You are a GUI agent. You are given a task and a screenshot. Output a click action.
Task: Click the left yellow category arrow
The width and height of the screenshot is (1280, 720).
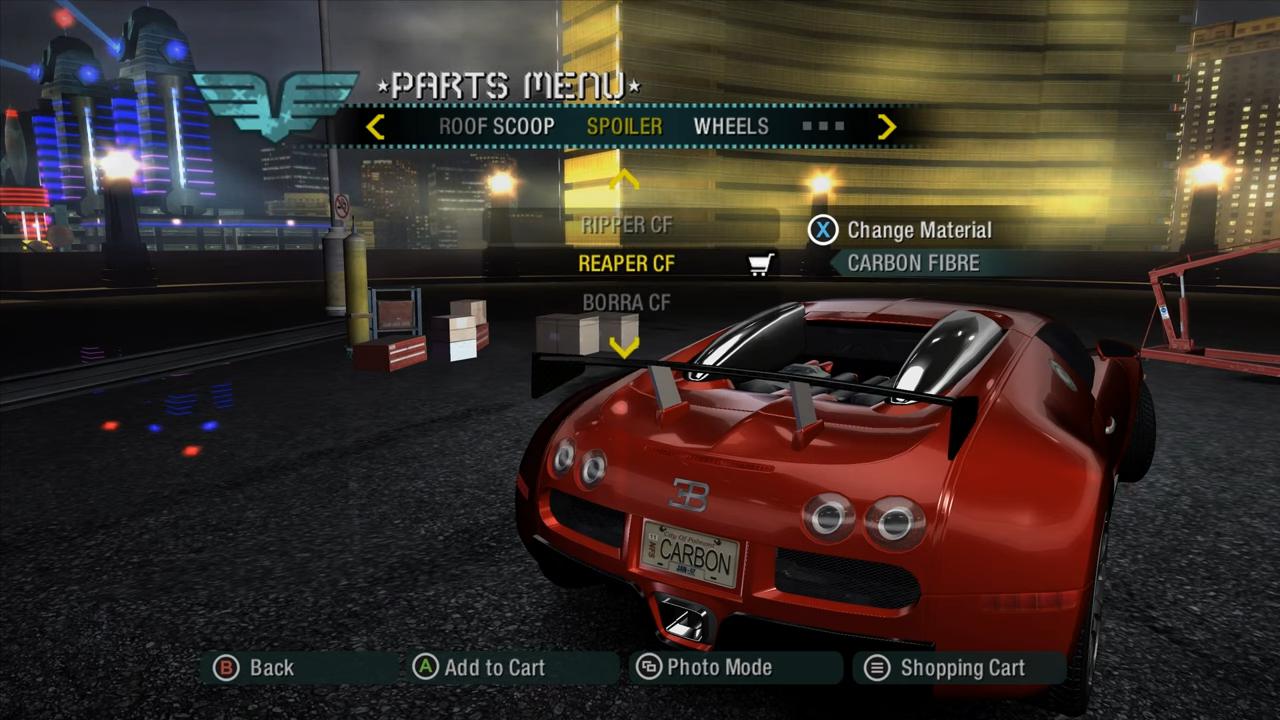coord(375,127)
